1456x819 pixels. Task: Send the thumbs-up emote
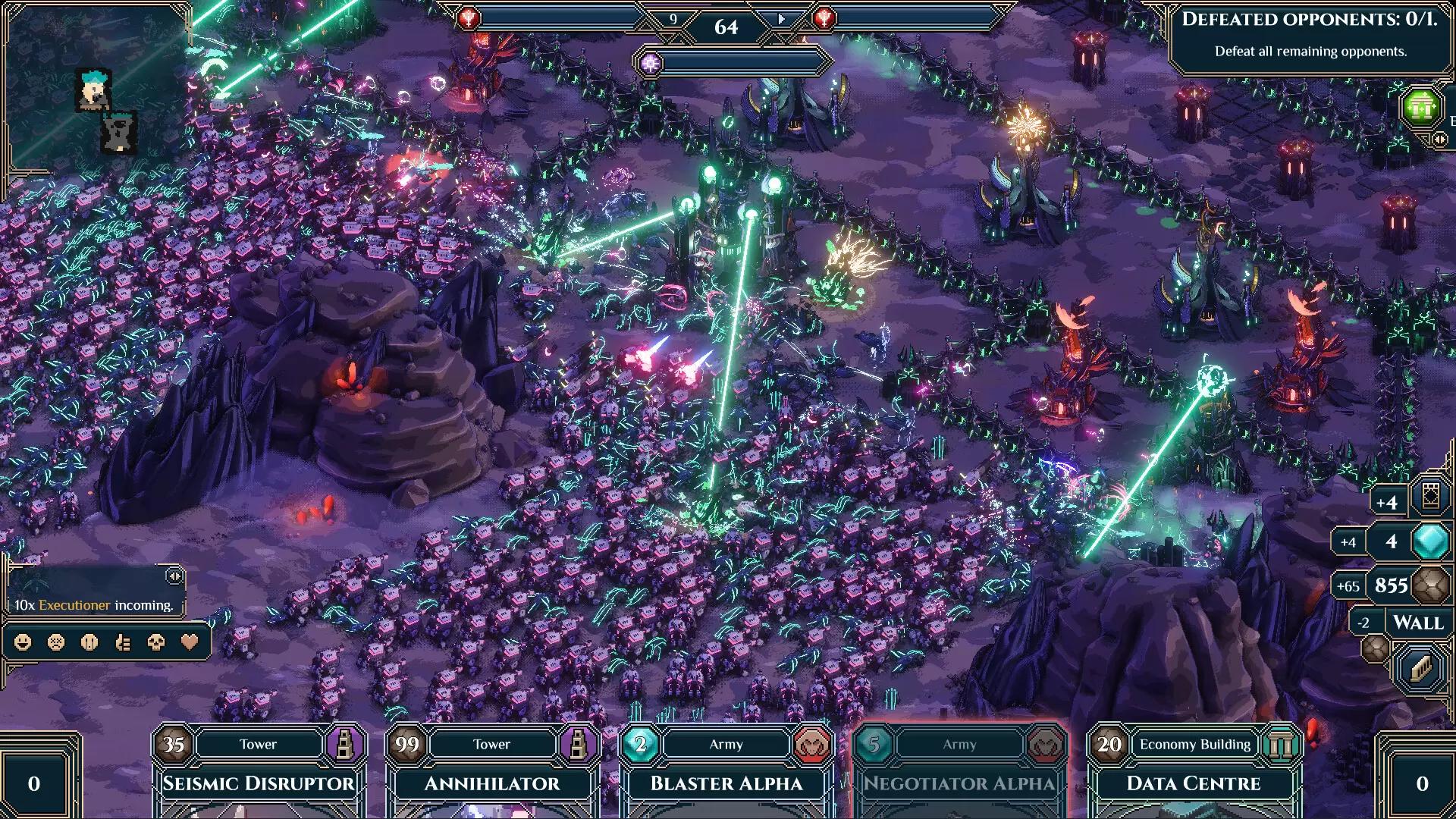coord(123,642)
